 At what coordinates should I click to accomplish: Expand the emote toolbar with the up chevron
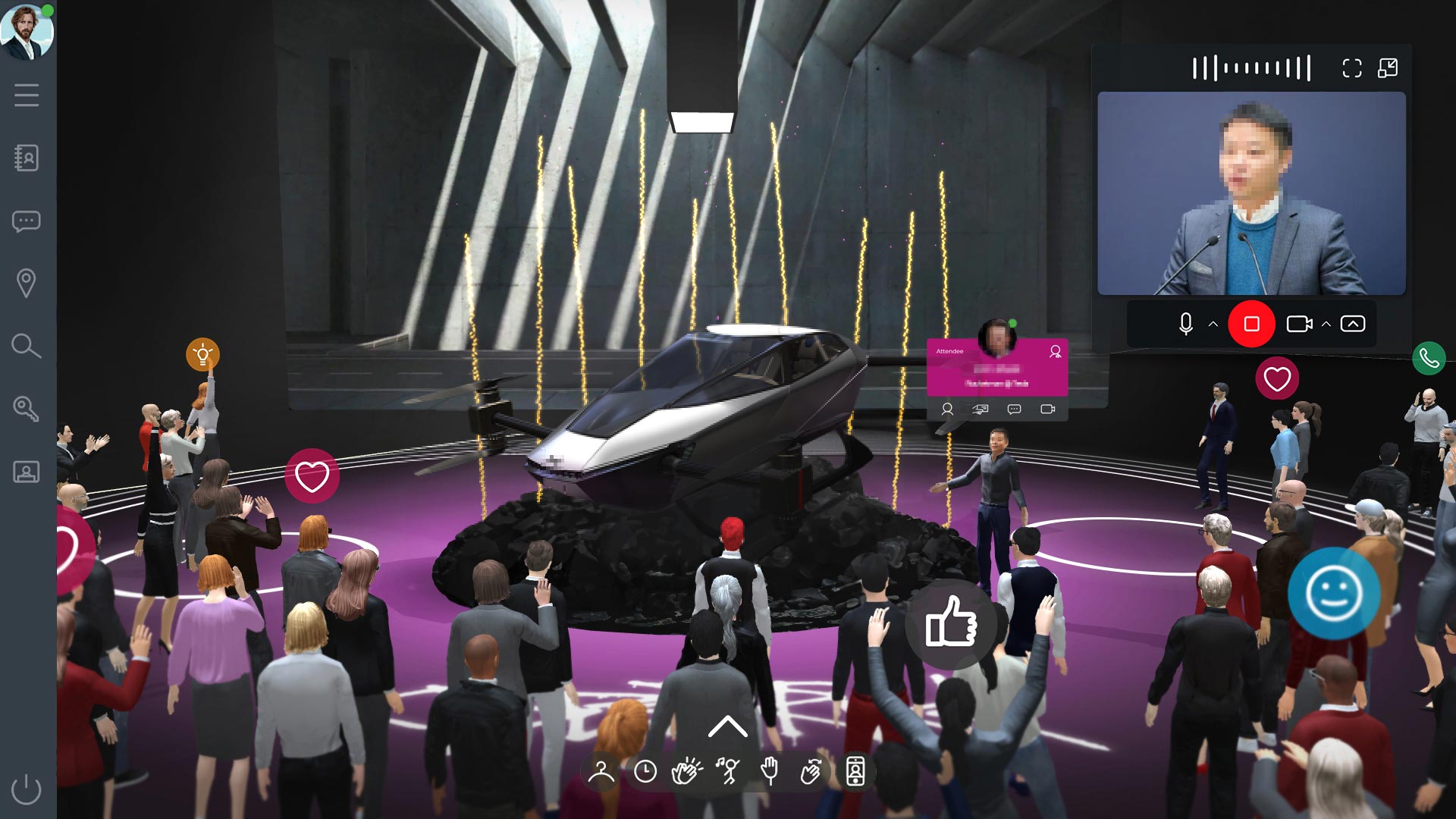tap(728, 726)
